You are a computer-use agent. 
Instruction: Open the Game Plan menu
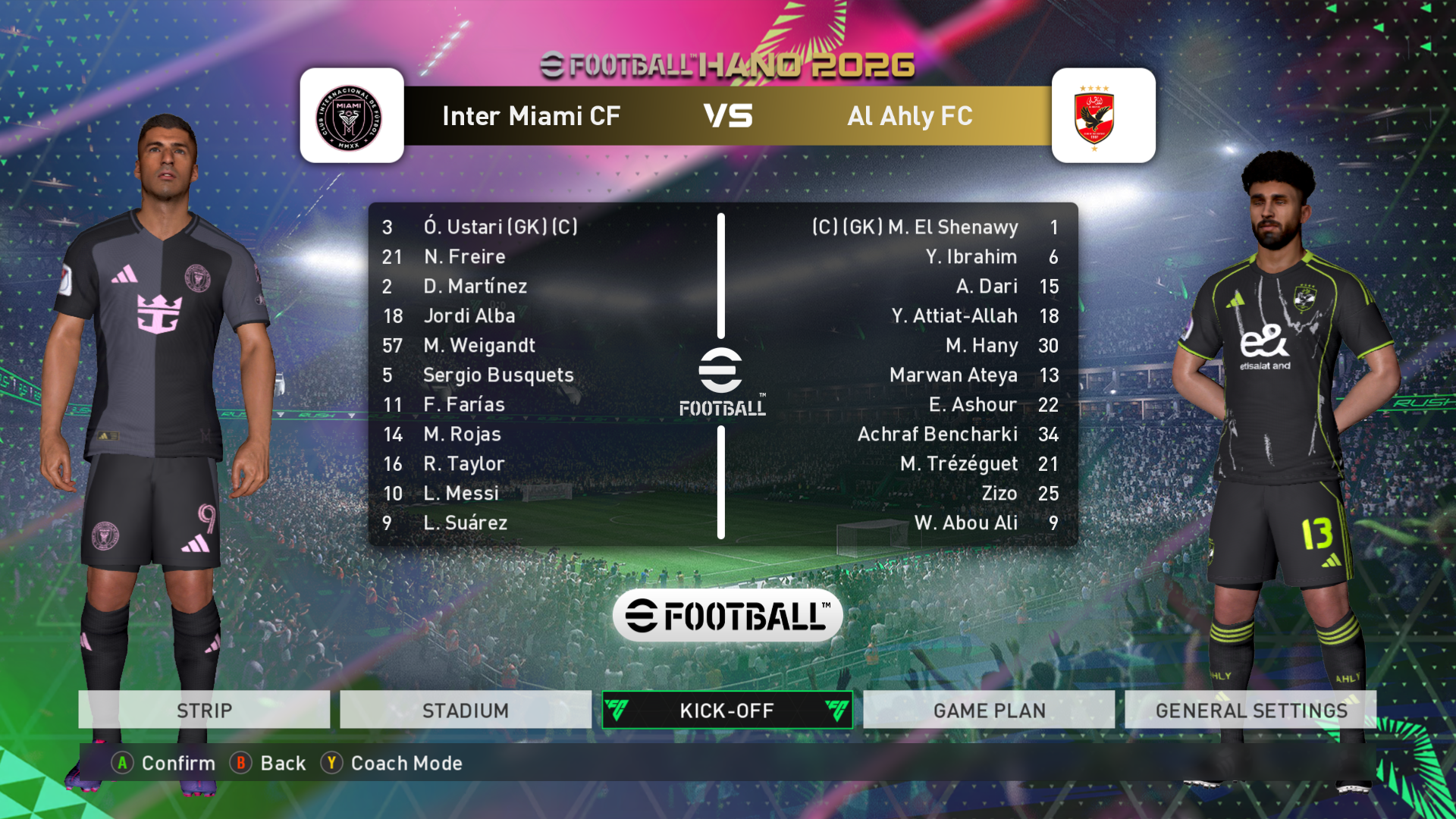(989, 711)
